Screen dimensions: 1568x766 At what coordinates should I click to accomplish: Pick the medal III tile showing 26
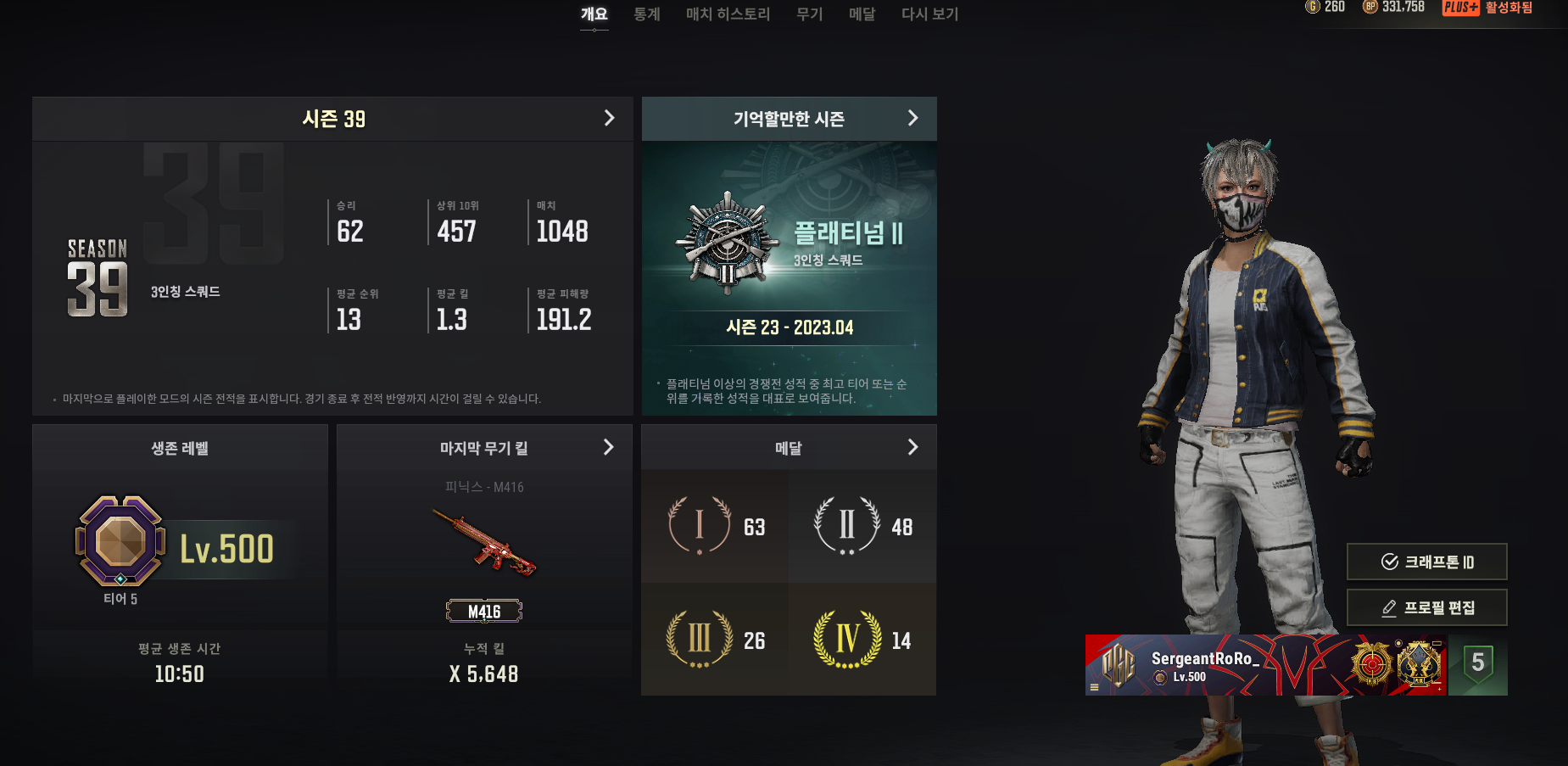[x=715, y=640]
